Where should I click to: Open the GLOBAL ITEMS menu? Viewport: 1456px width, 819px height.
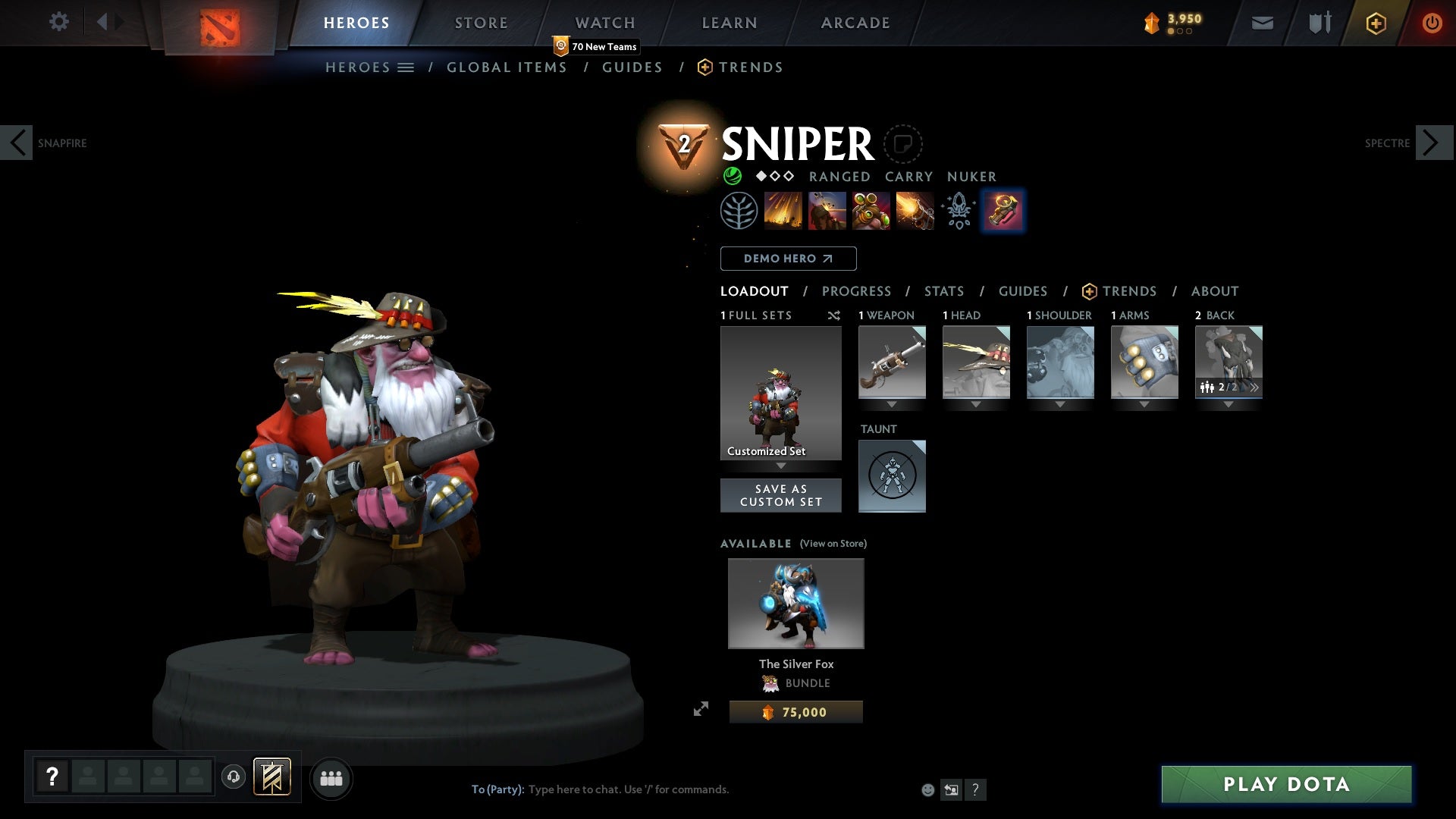pyautogui.click(x=507, y=67)
